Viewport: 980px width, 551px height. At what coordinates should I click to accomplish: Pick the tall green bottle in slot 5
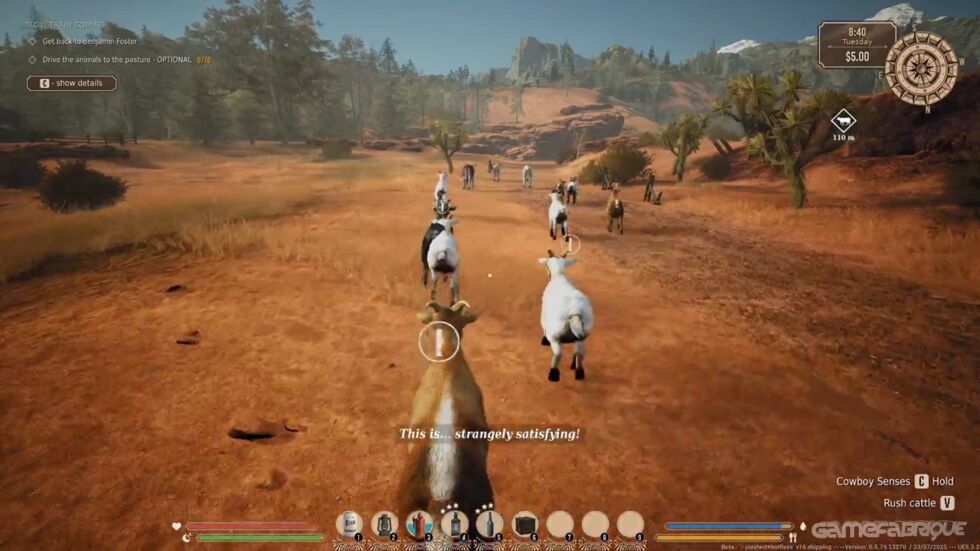coord(489,524)
